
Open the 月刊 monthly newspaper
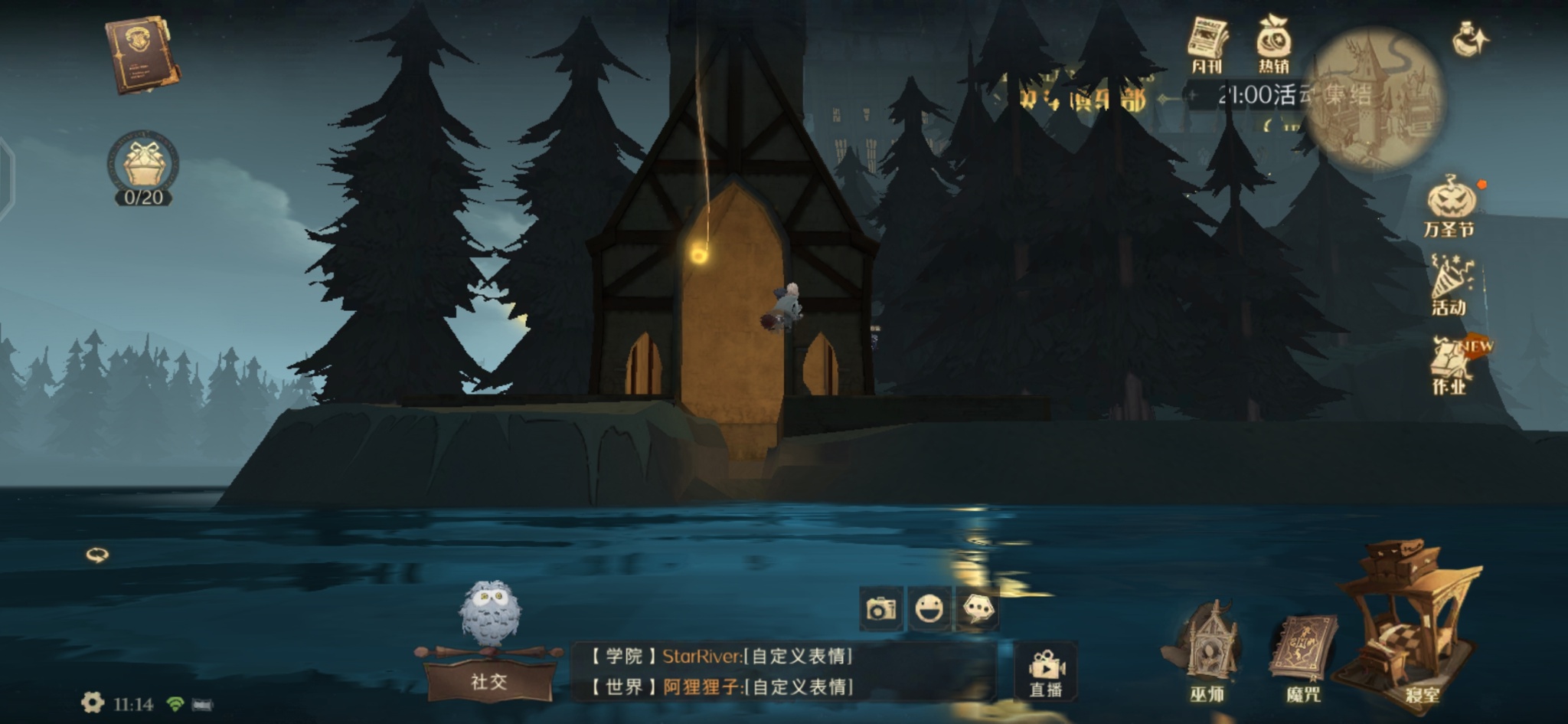[x=1207, y=44]
